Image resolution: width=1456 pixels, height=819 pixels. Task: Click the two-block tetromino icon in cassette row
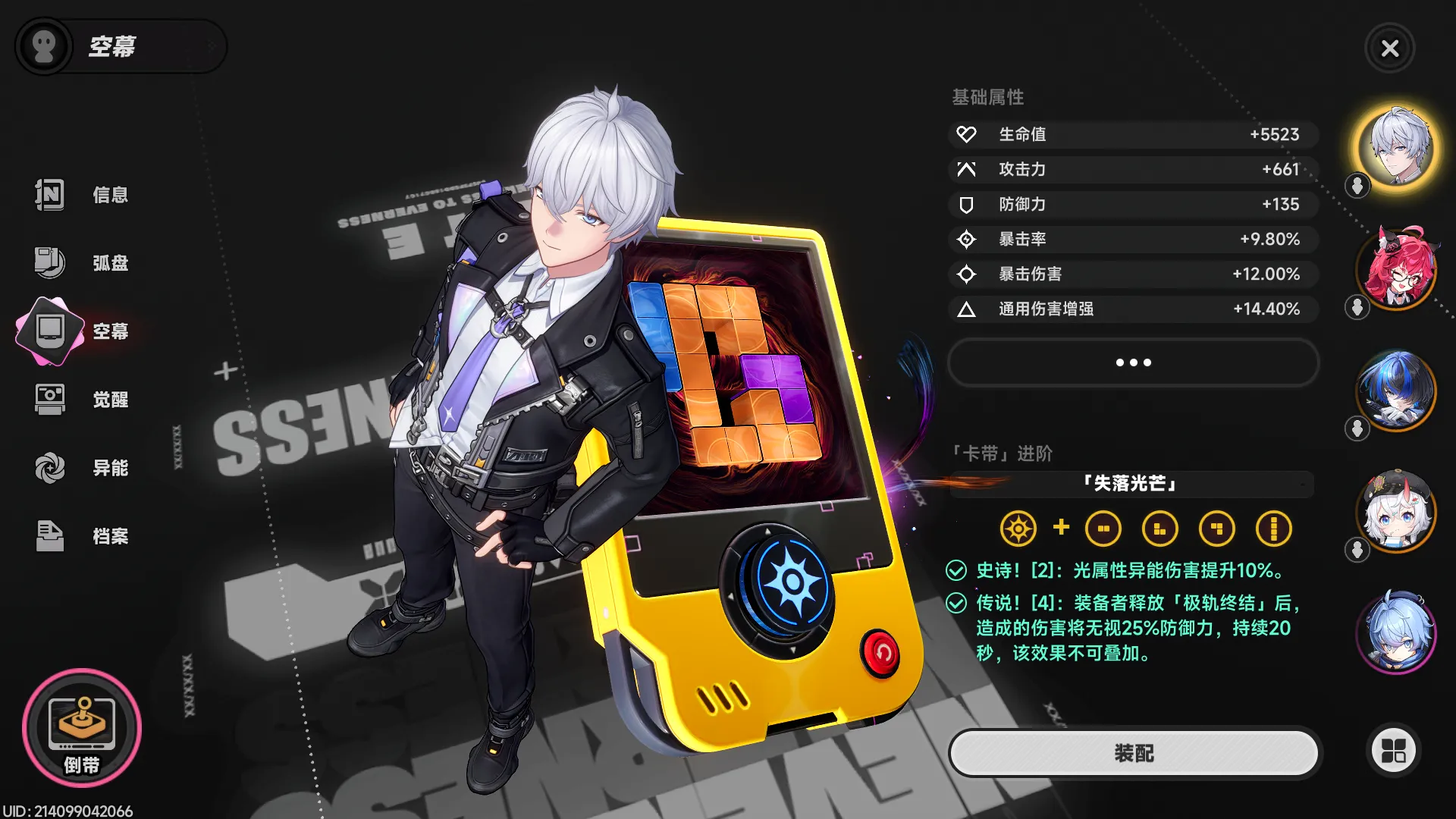click(x=1104, y=529)
